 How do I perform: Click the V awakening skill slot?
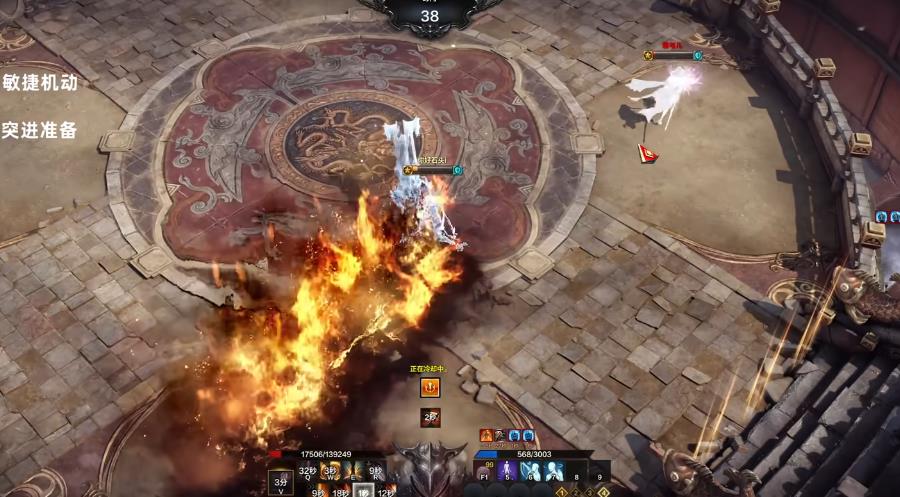tap(281, 479)
